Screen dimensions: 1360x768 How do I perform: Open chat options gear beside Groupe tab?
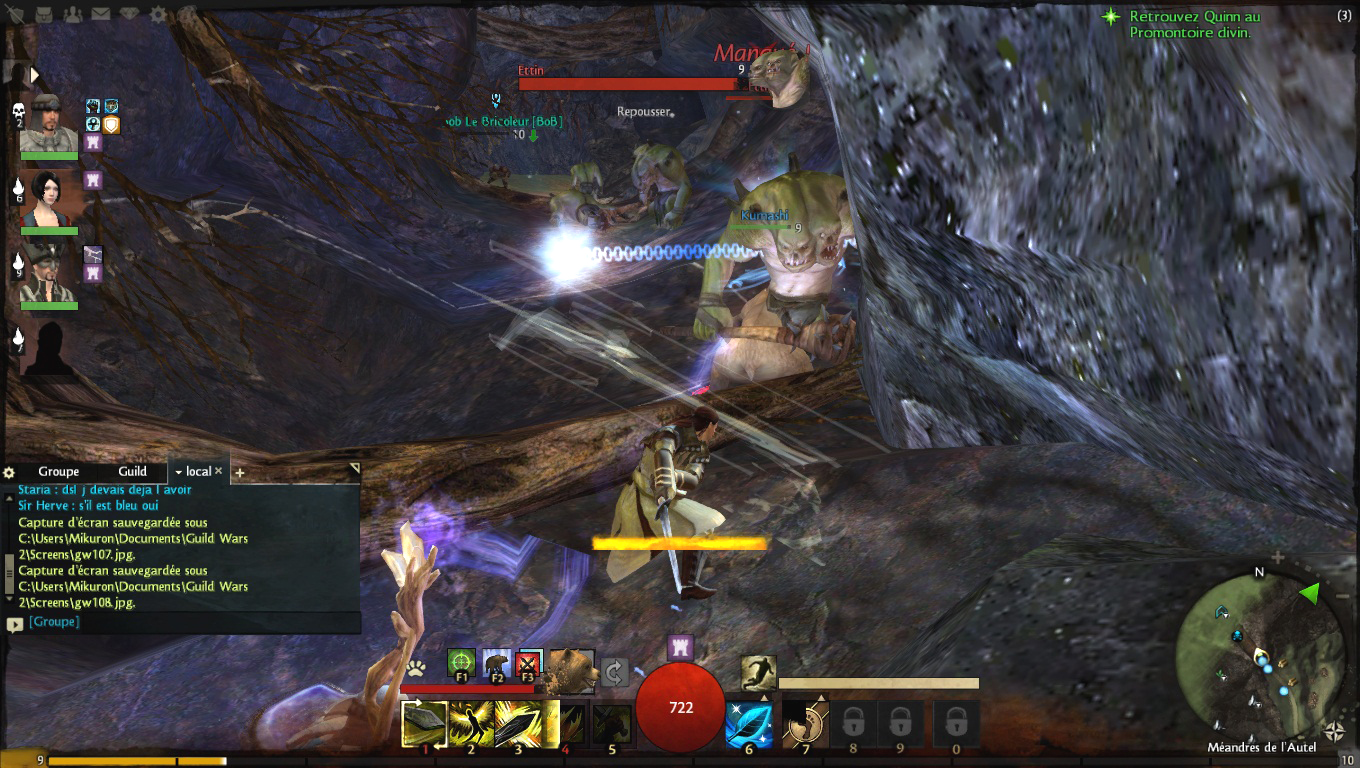click(9, 472)
